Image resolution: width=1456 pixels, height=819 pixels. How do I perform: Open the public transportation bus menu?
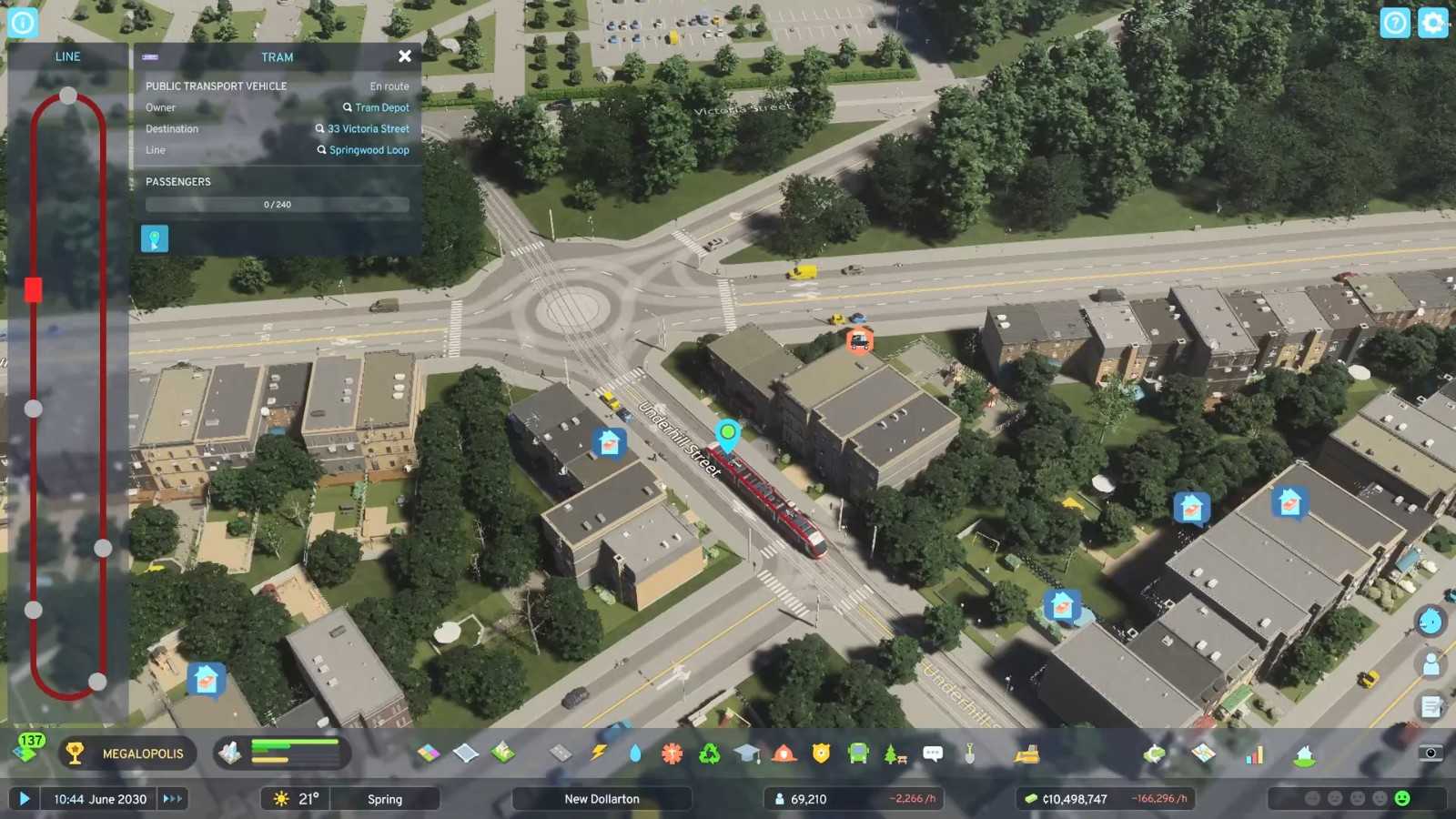click(857, 753)
